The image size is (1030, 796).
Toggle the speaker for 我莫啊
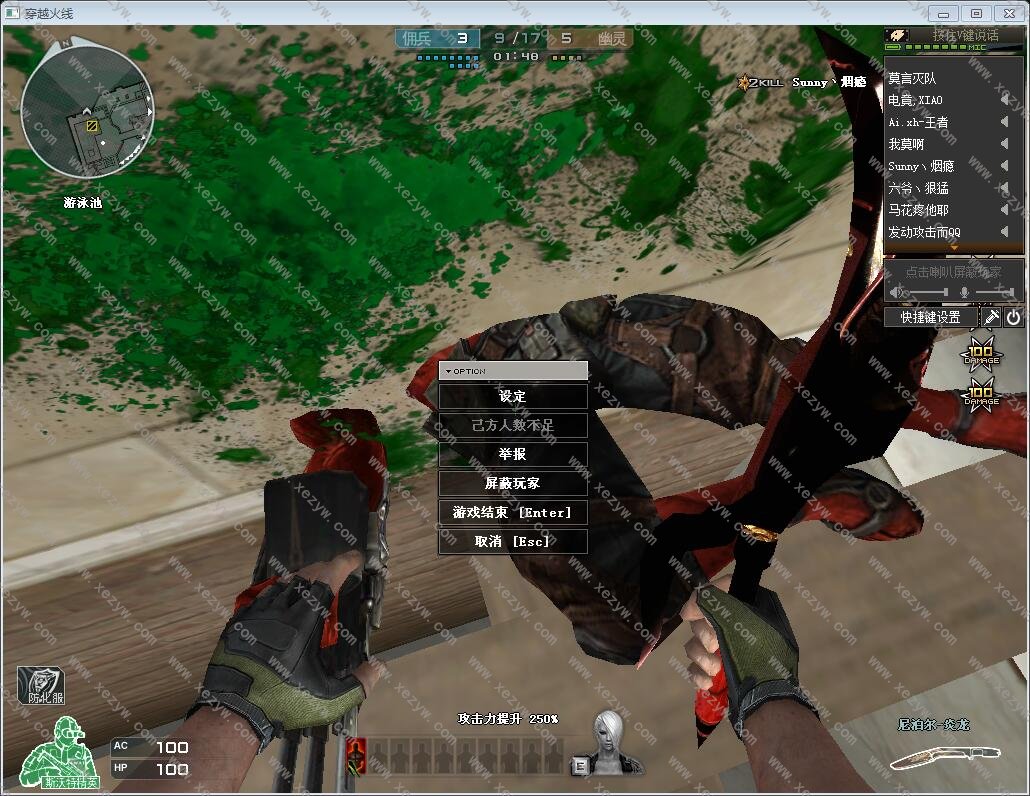point(1004,144)
